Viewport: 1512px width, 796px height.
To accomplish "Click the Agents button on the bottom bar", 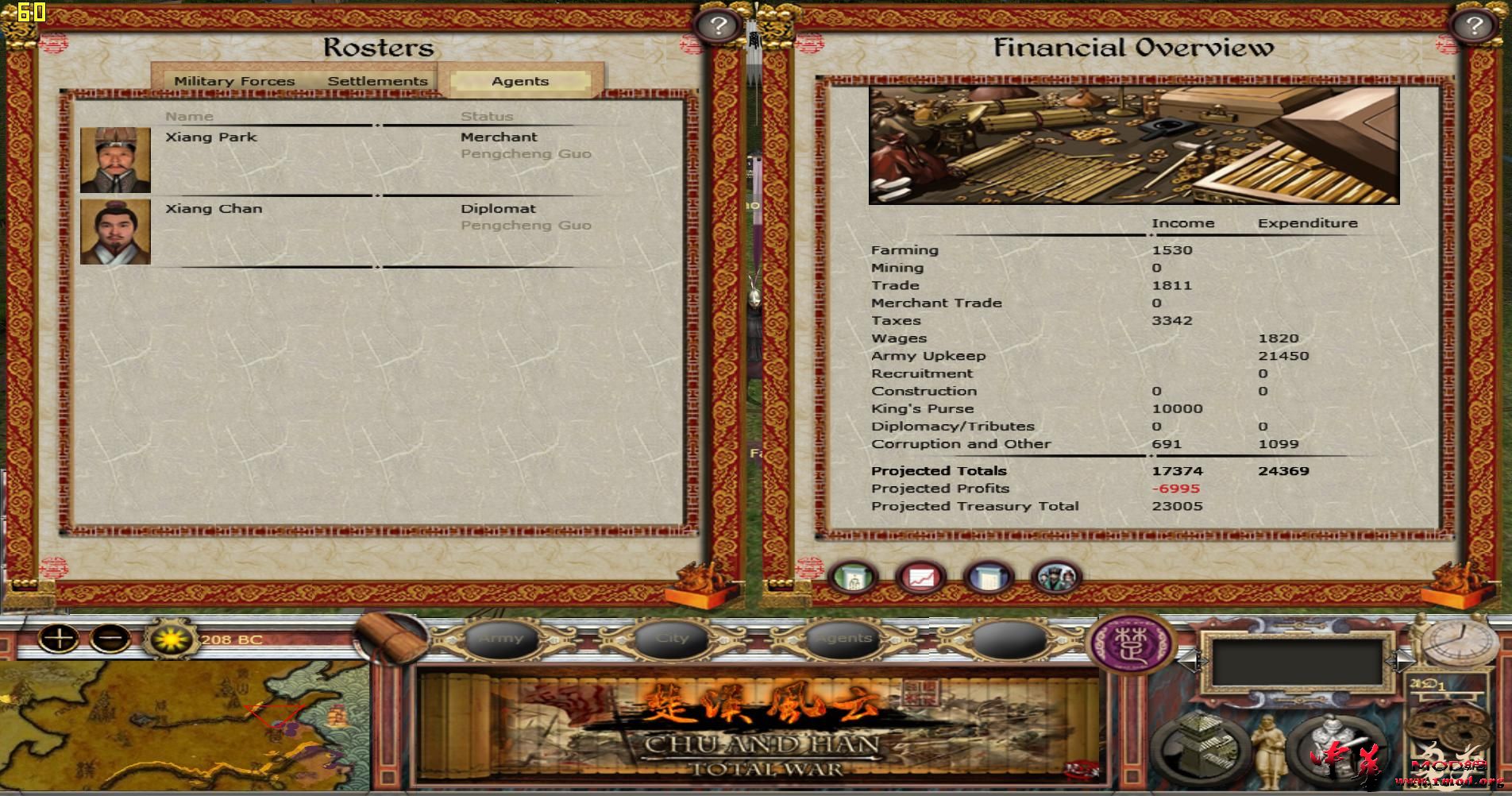I will click(x=843, y=638).
